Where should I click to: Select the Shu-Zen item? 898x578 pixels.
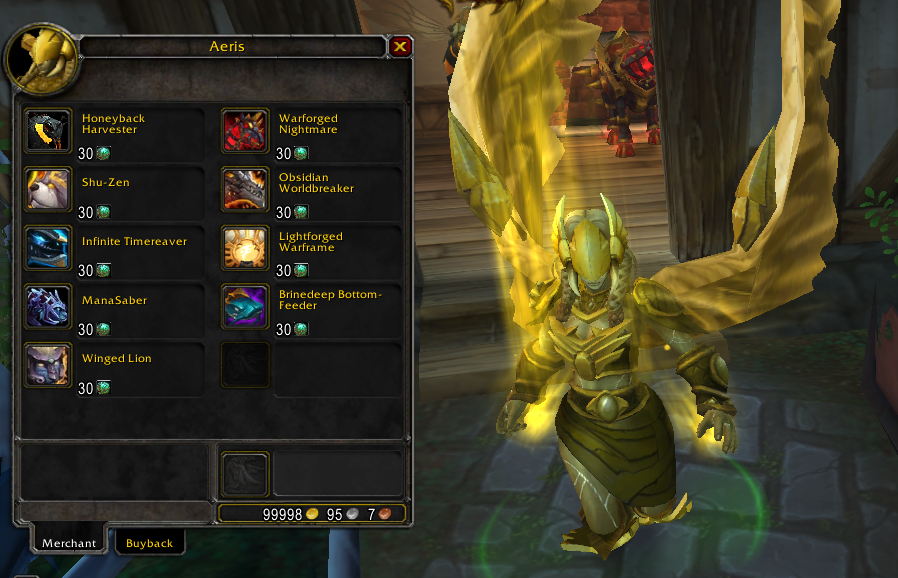pyautogui.click(x=48, y=188)
